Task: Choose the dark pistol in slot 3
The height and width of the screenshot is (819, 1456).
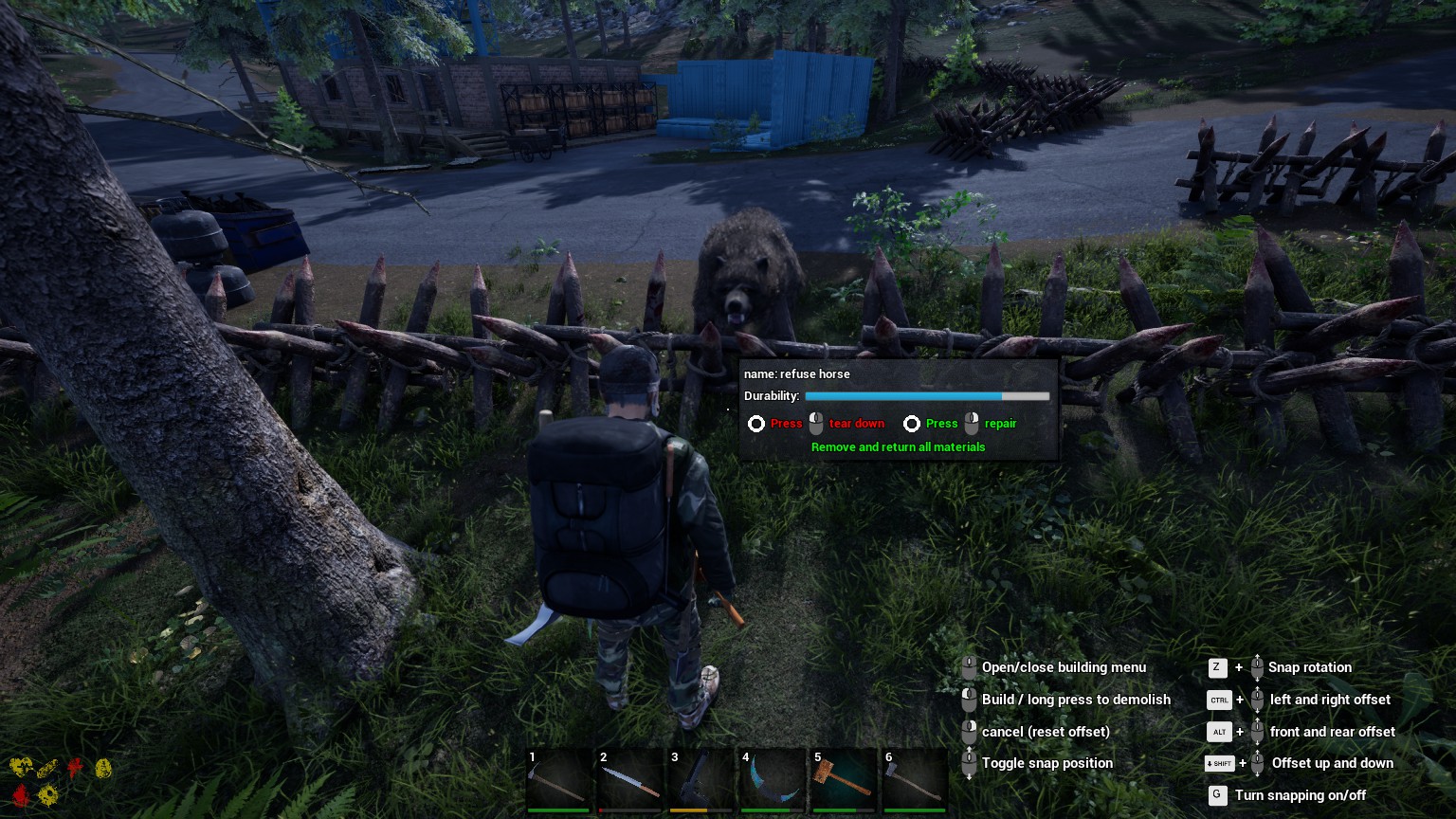Action: [702, 781]
